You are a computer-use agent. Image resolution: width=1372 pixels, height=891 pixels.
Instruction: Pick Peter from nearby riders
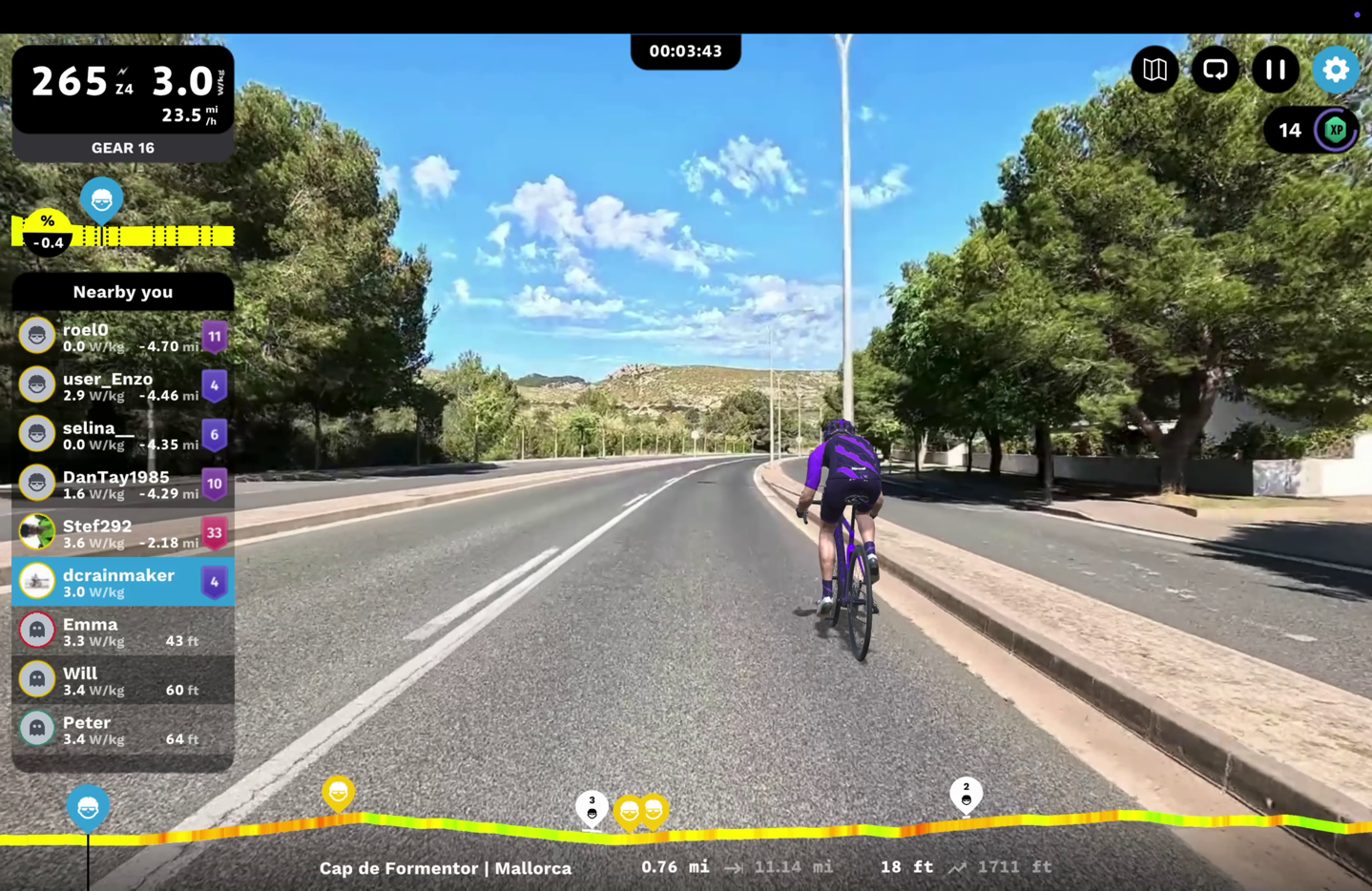(x=122, y=730)
